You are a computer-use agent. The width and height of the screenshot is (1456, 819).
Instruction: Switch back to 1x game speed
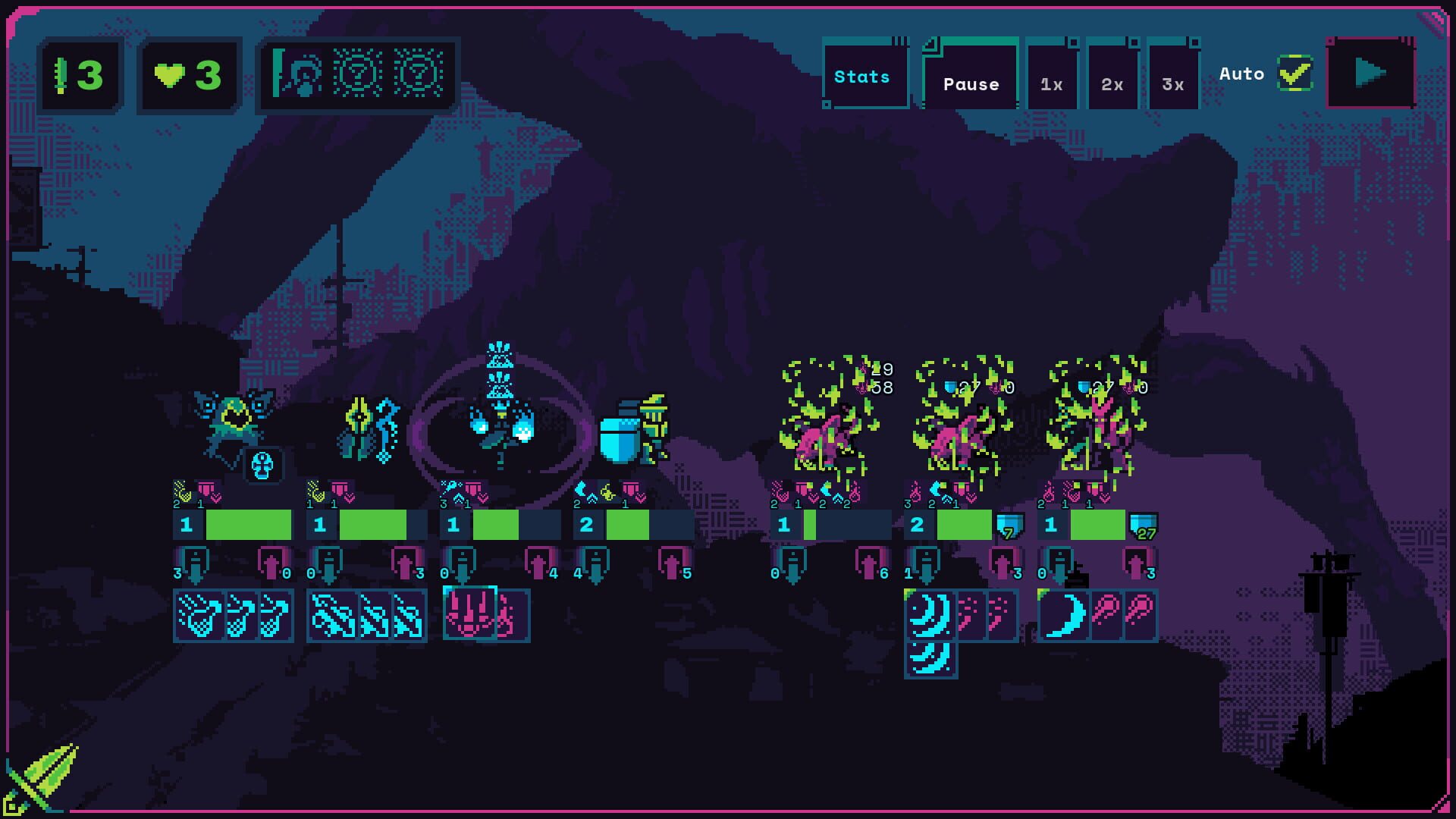point(1050,83)
